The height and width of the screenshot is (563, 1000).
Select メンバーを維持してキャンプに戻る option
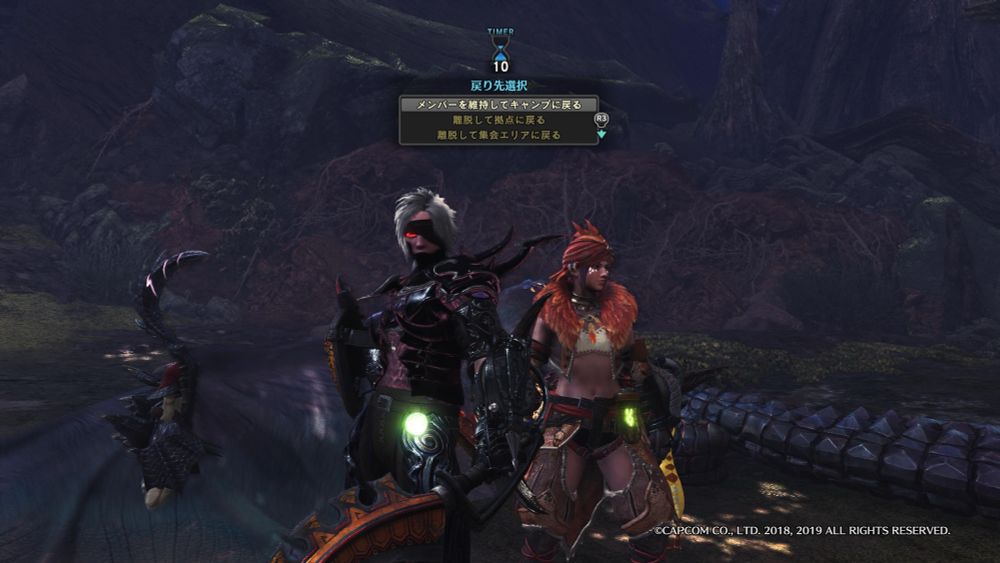(x=498, y=104)
